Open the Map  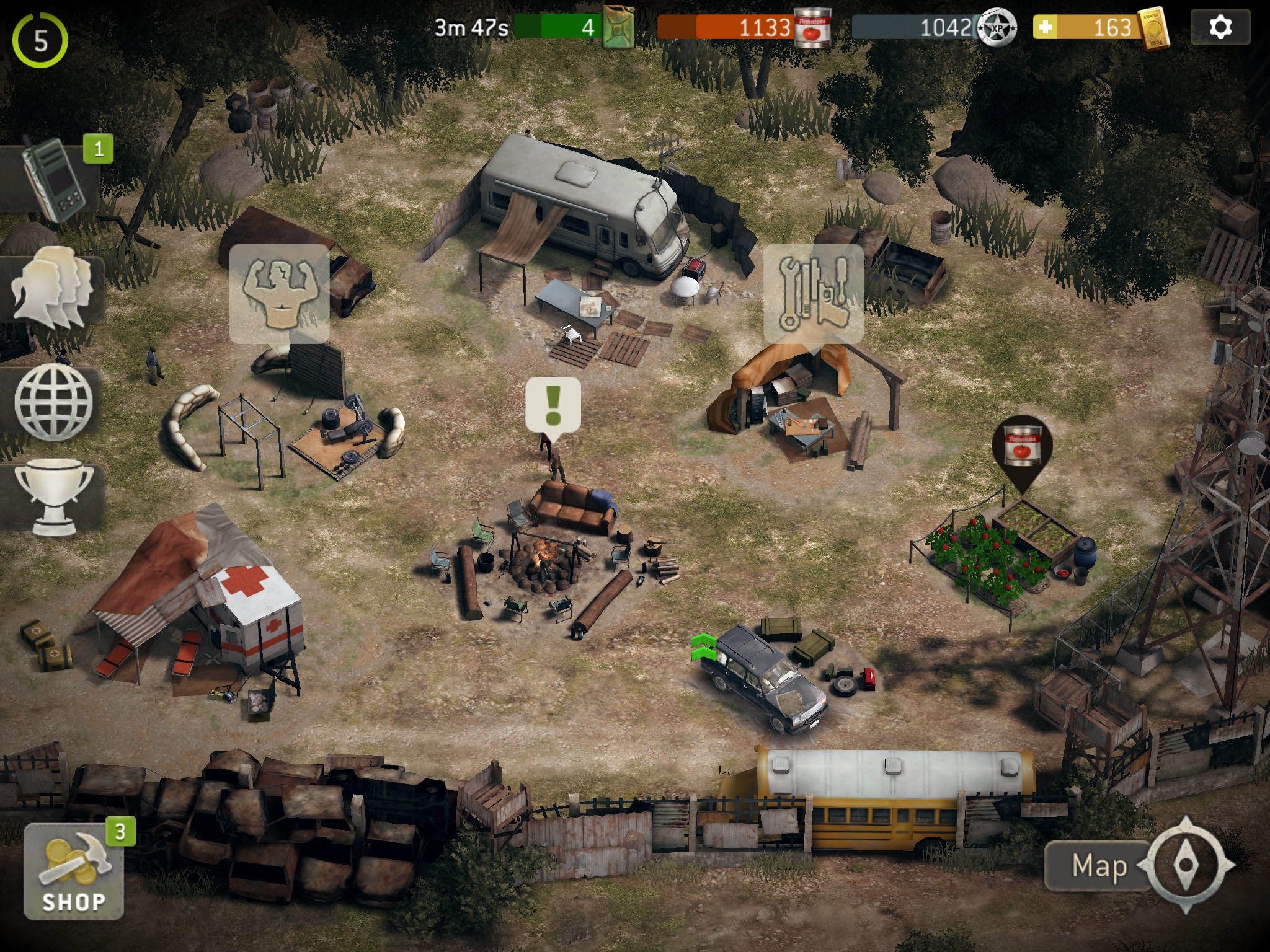click(x=1098, y=866)
